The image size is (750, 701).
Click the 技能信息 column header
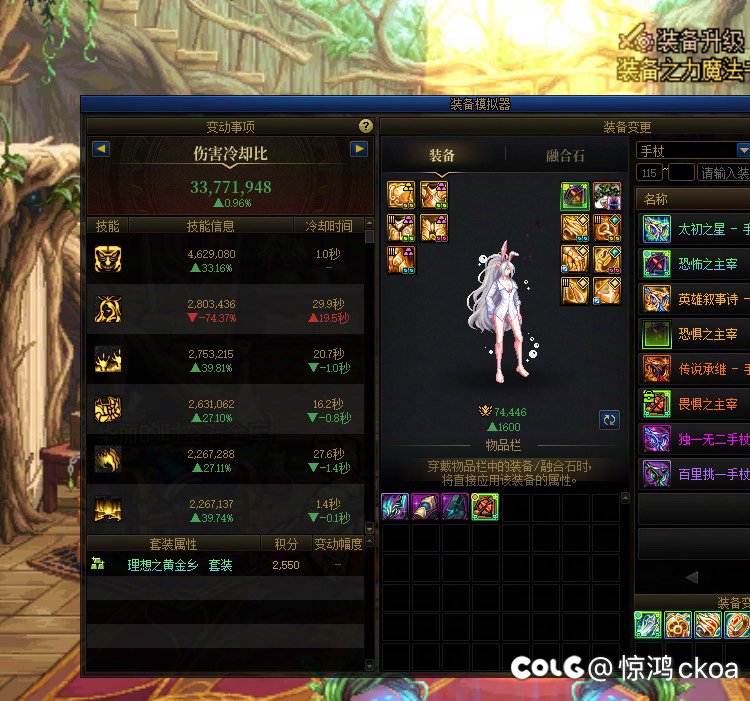coord(210,226)
